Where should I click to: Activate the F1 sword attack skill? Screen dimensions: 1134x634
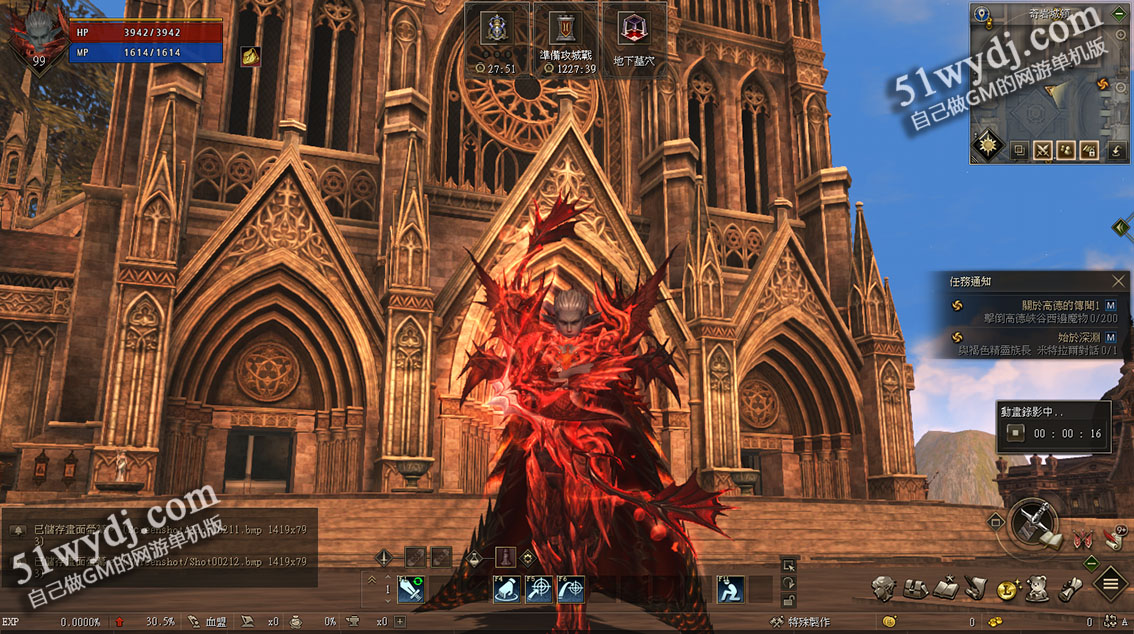click(411, 590)
